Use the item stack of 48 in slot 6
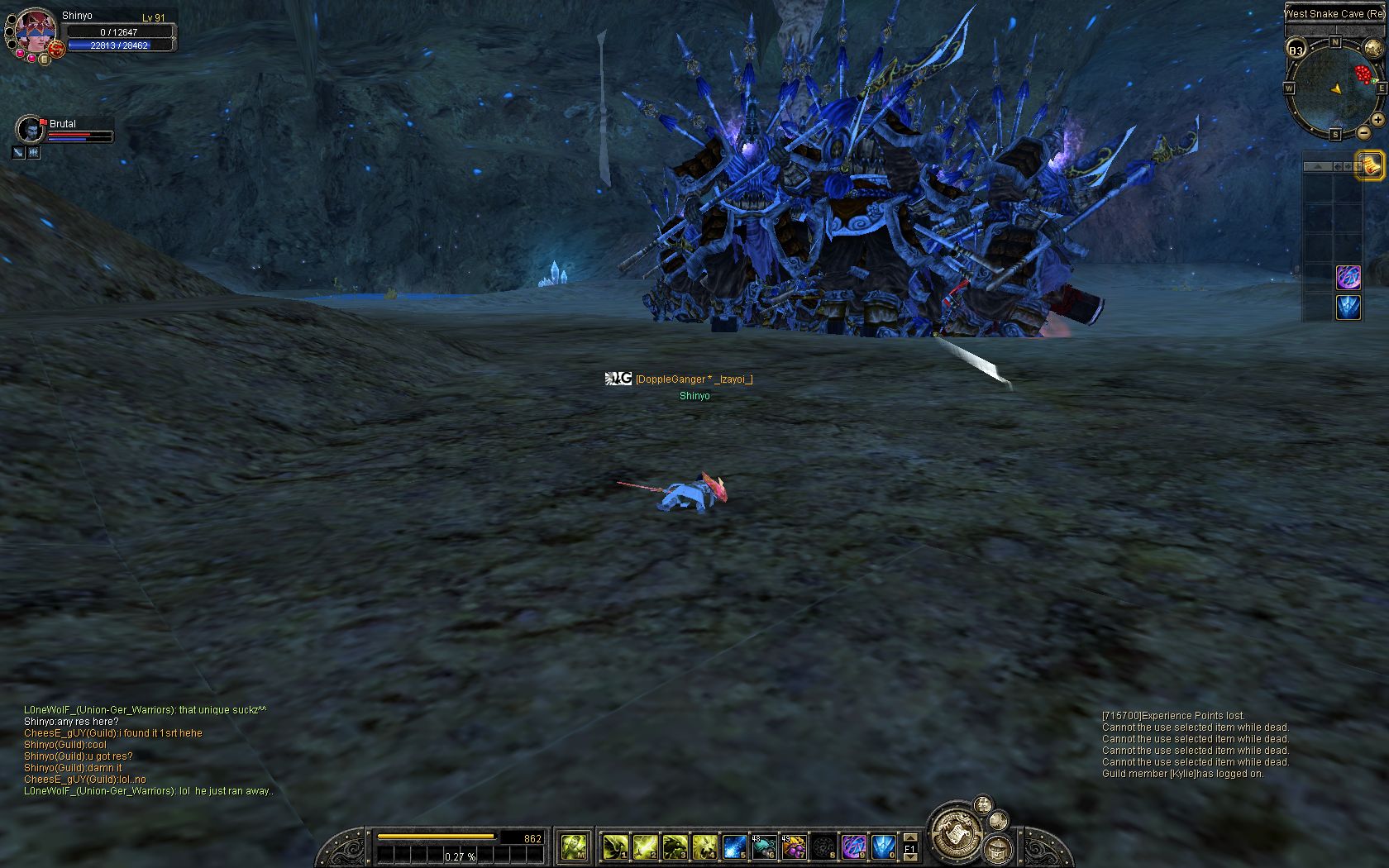 764,847
